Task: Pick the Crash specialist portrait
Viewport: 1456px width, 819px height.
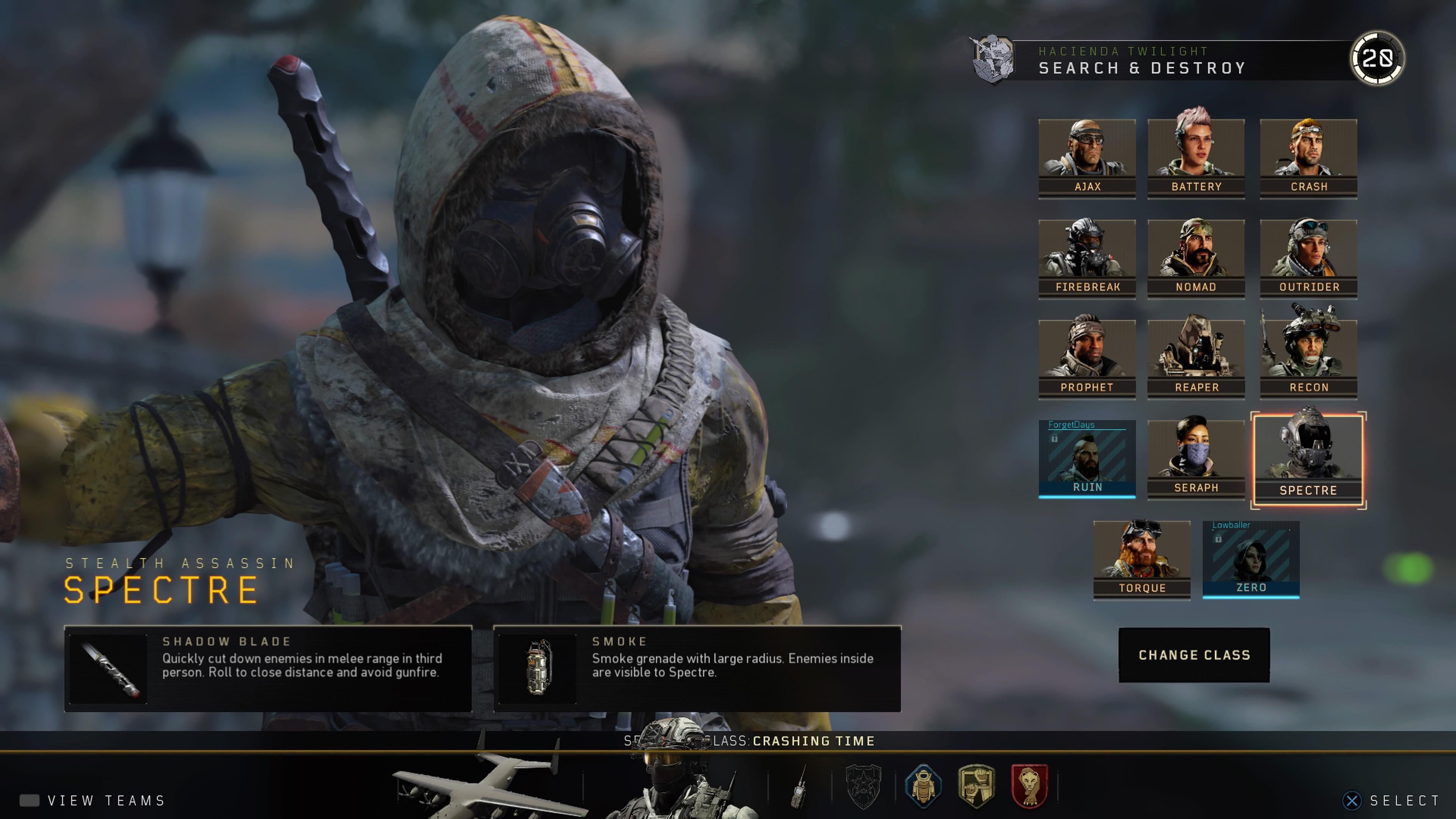Action: pos(1308,158)
